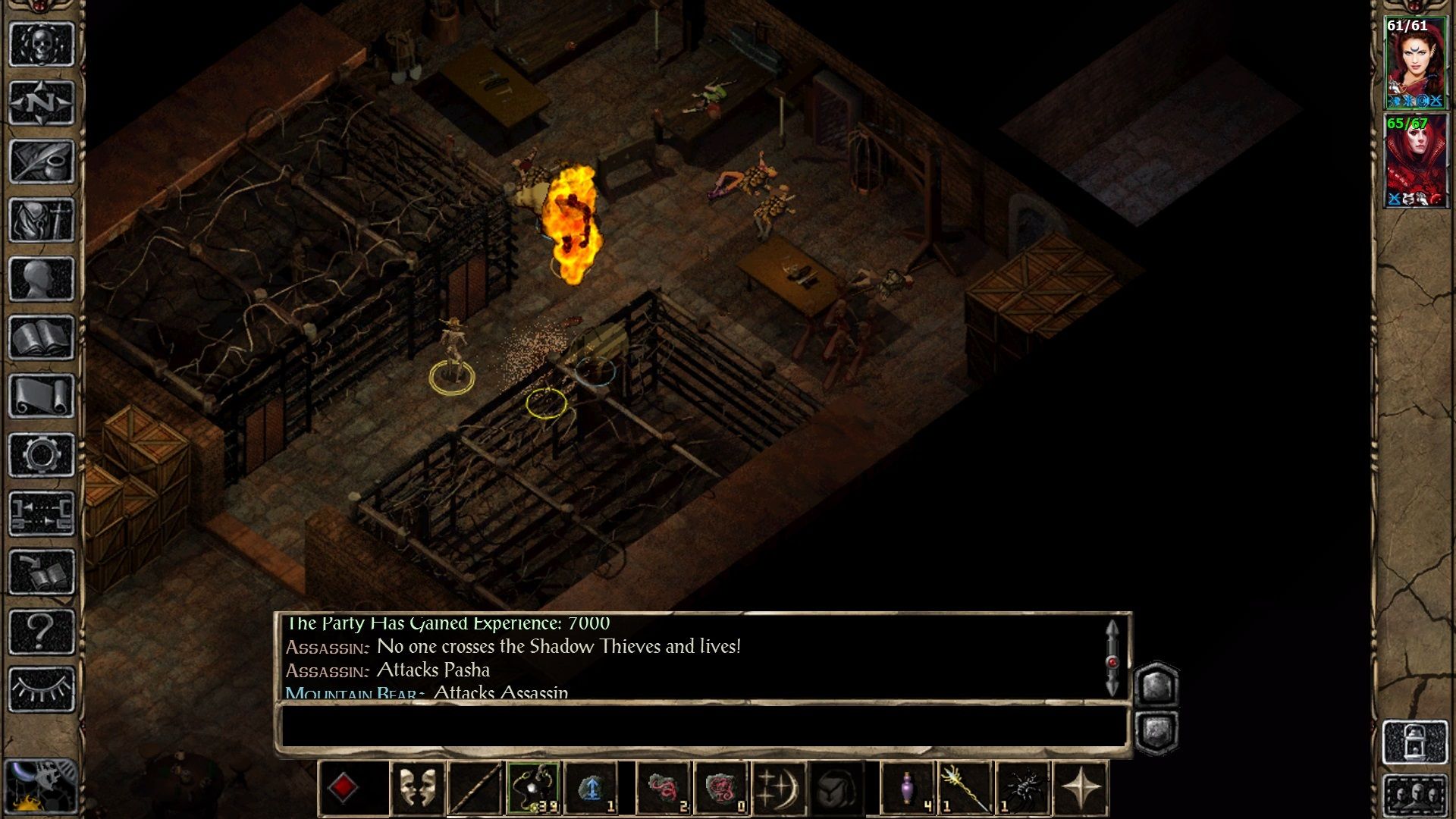The height and width of the screenshot is (819, 1456).
Task: Open the priest scroll icon
Action: point(41,397)
